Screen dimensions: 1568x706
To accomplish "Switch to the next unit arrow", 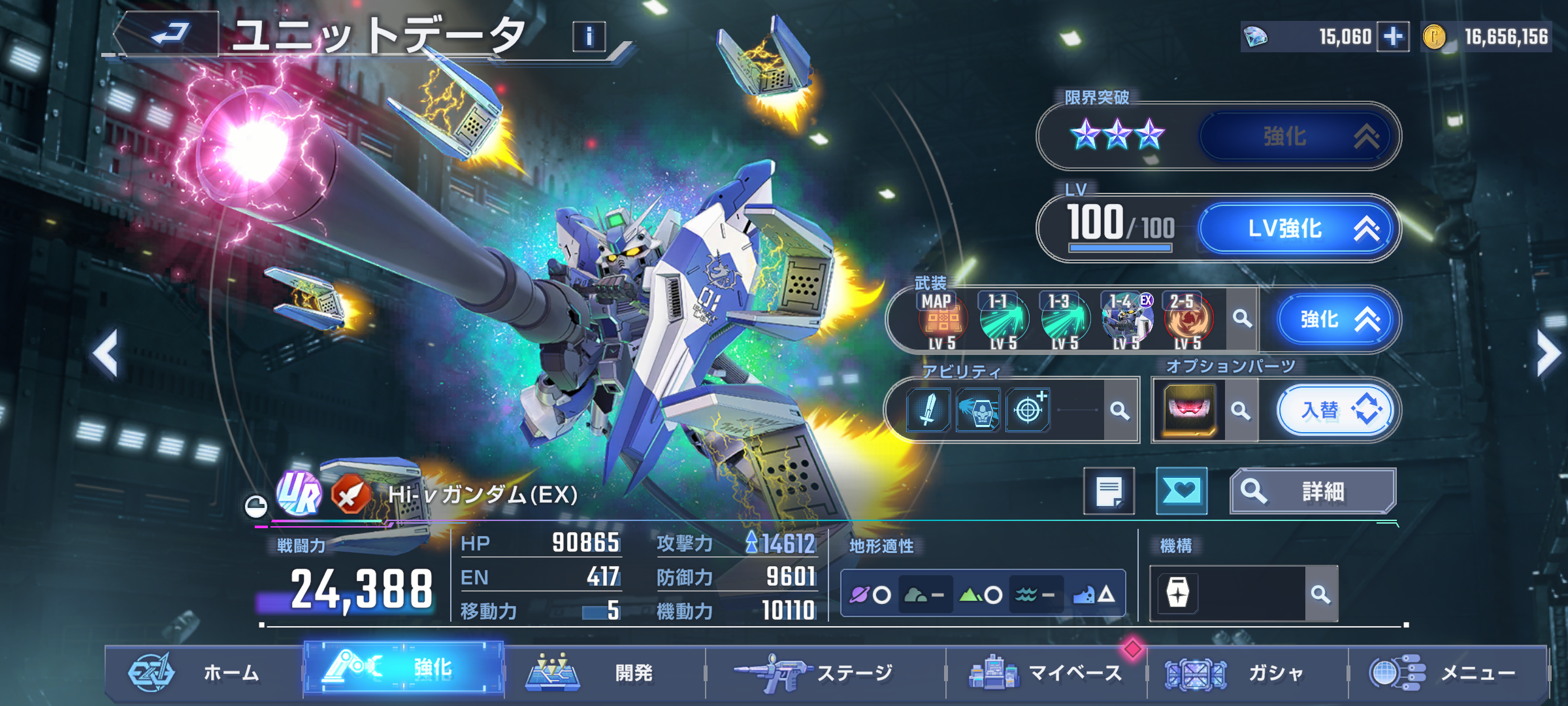I will [1547, 354].
